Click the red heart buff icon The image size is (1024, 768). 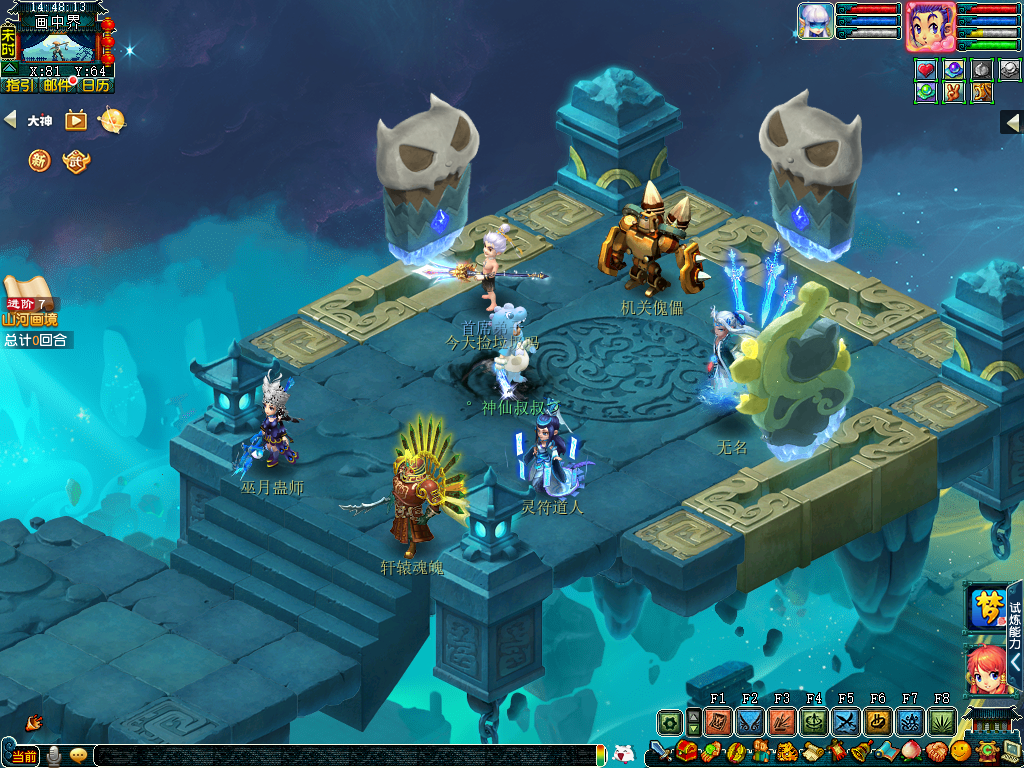(x=927, y=70)
